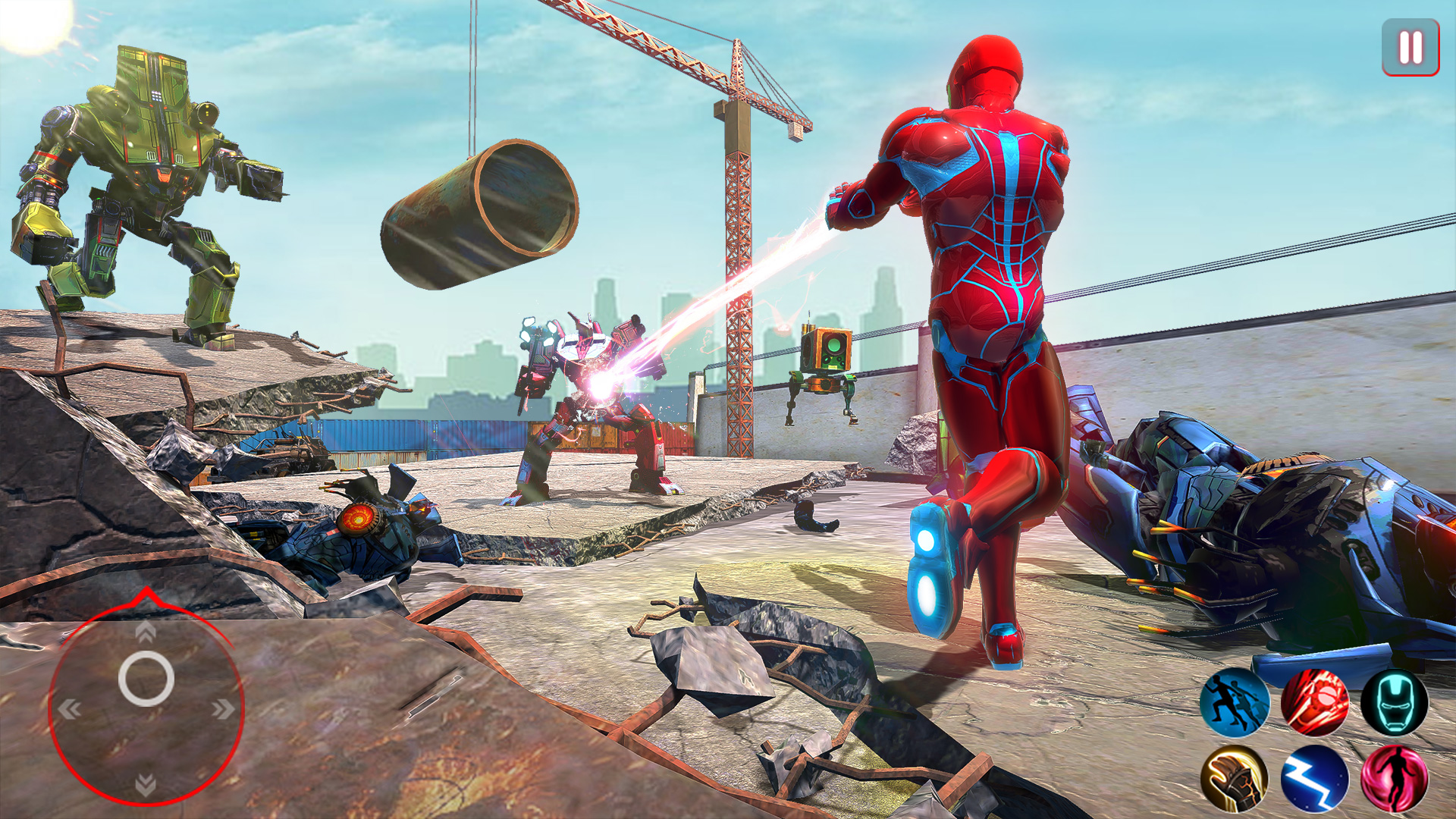This screenshot has height=819, width=1456.
Task: Tap the joystick's left arrow
Action: 70,710
